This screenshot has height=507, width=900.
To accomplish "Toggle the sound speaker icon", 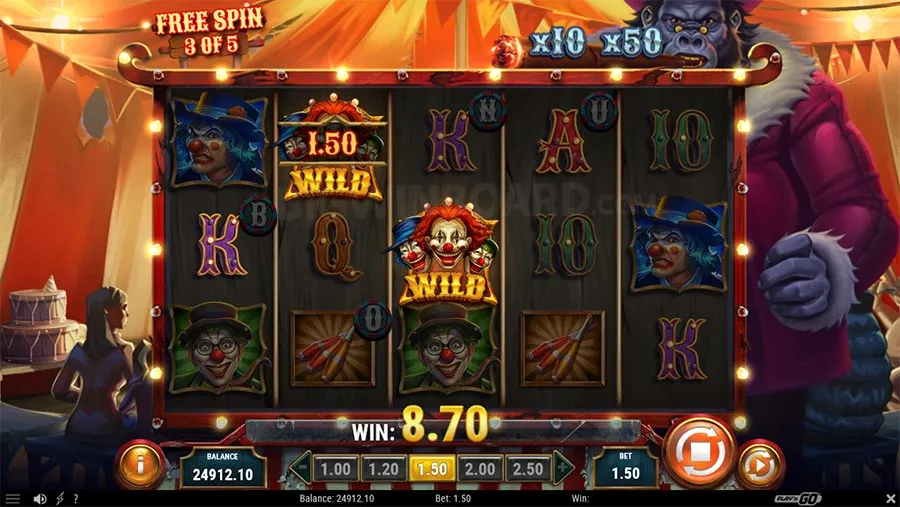I will point(40,498).
